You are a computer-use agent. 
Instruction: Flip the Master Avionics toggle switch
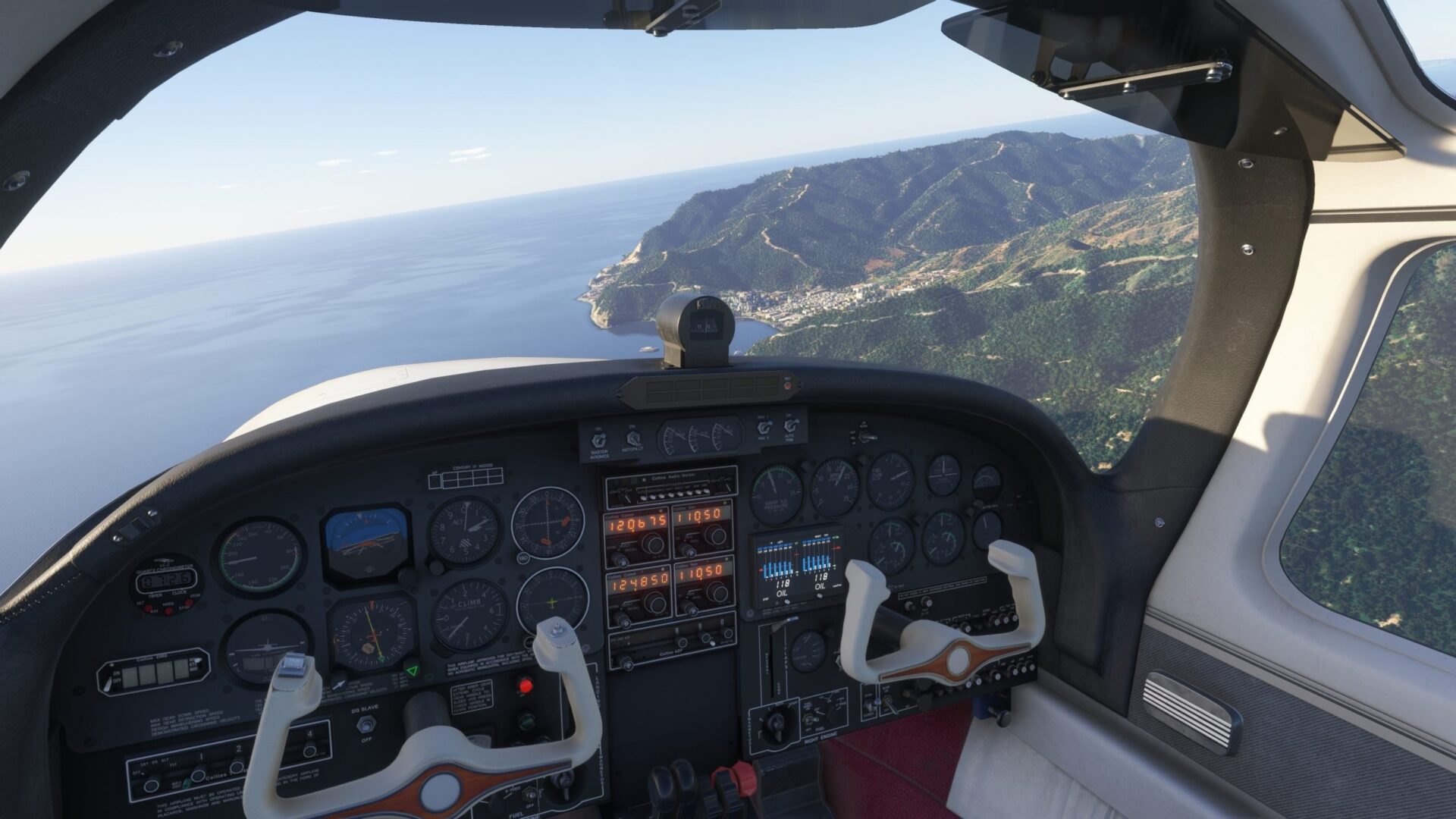tap(599, 439)
